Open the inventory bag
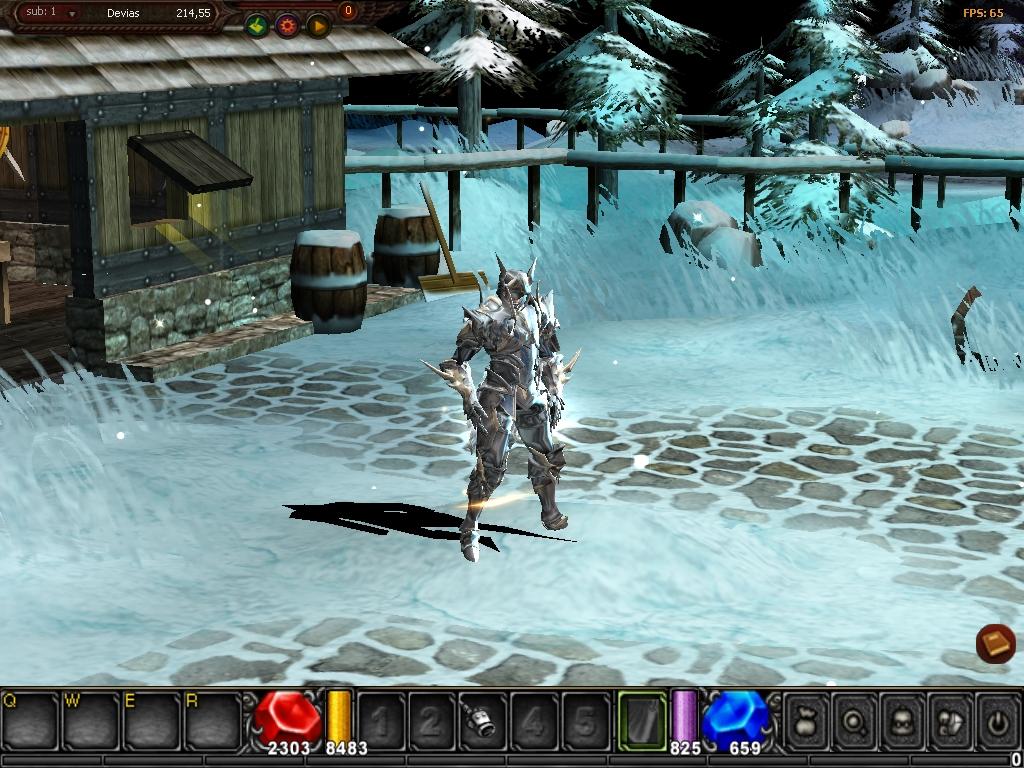 point(806,720)
